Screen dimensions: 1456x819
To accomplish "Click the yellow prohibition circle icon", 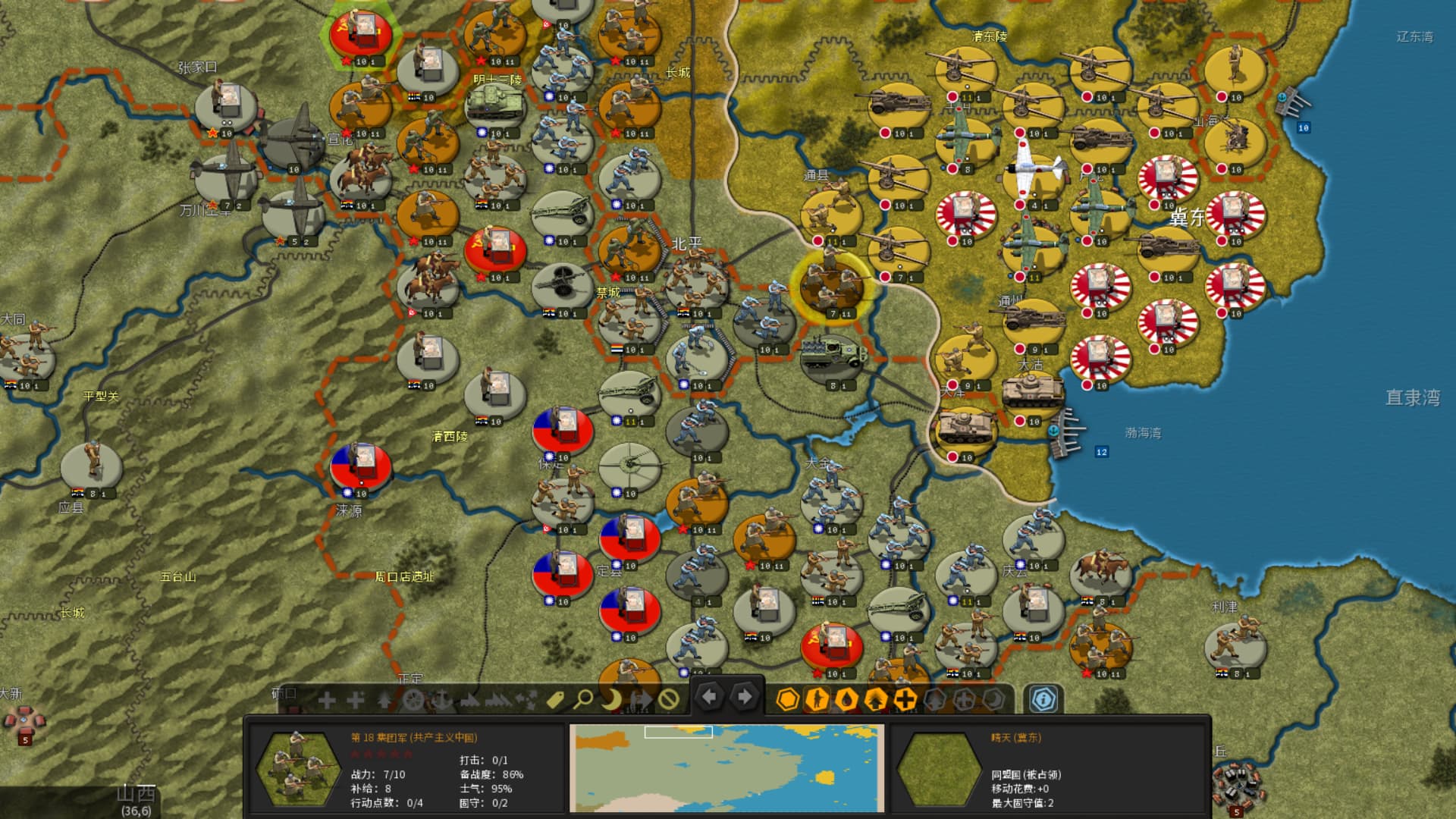I will click(668, 699).
